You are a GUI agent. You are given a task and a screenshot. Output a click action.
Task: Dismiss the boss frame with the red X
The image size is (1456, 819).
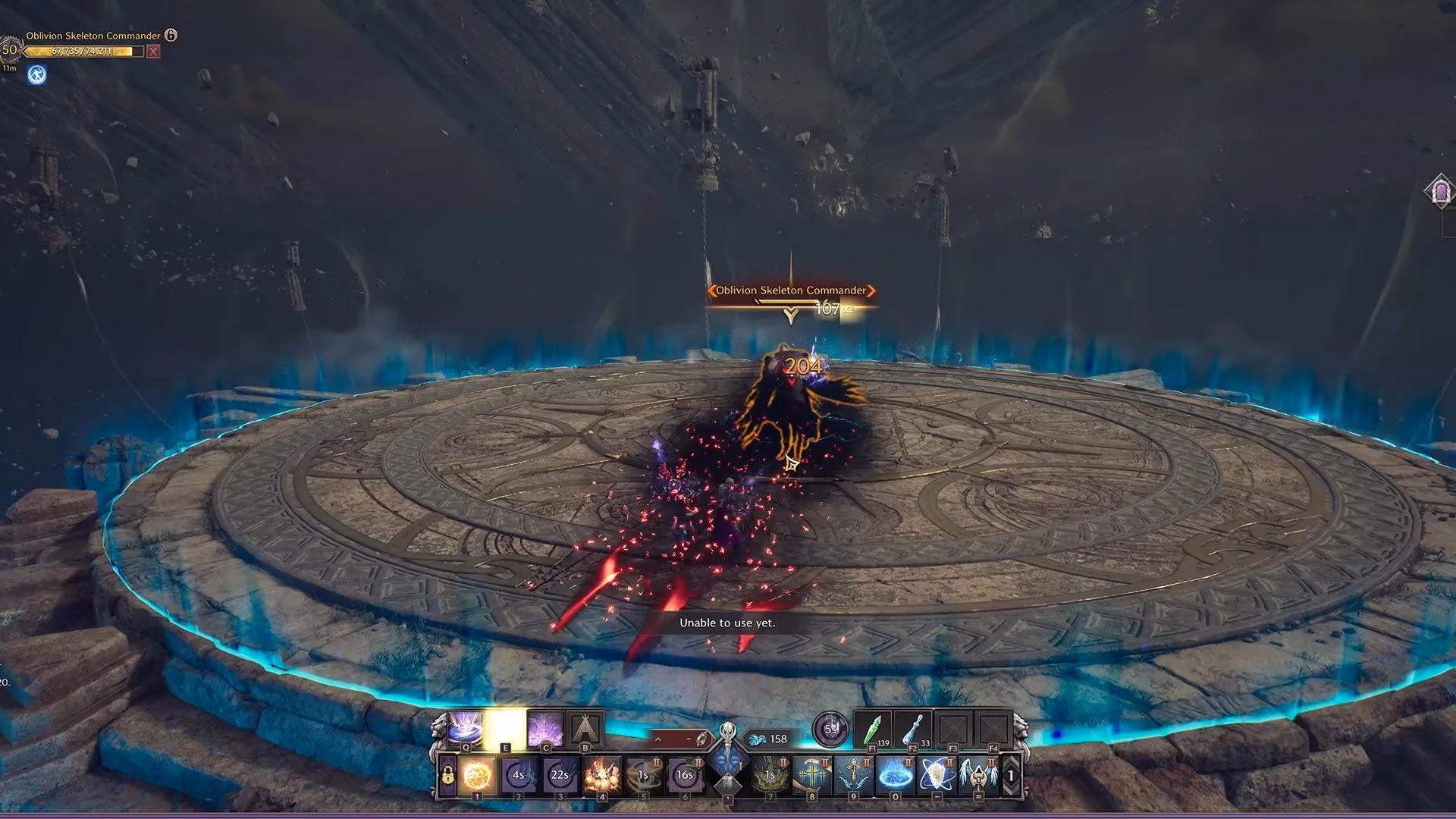[x=152, y=51]
